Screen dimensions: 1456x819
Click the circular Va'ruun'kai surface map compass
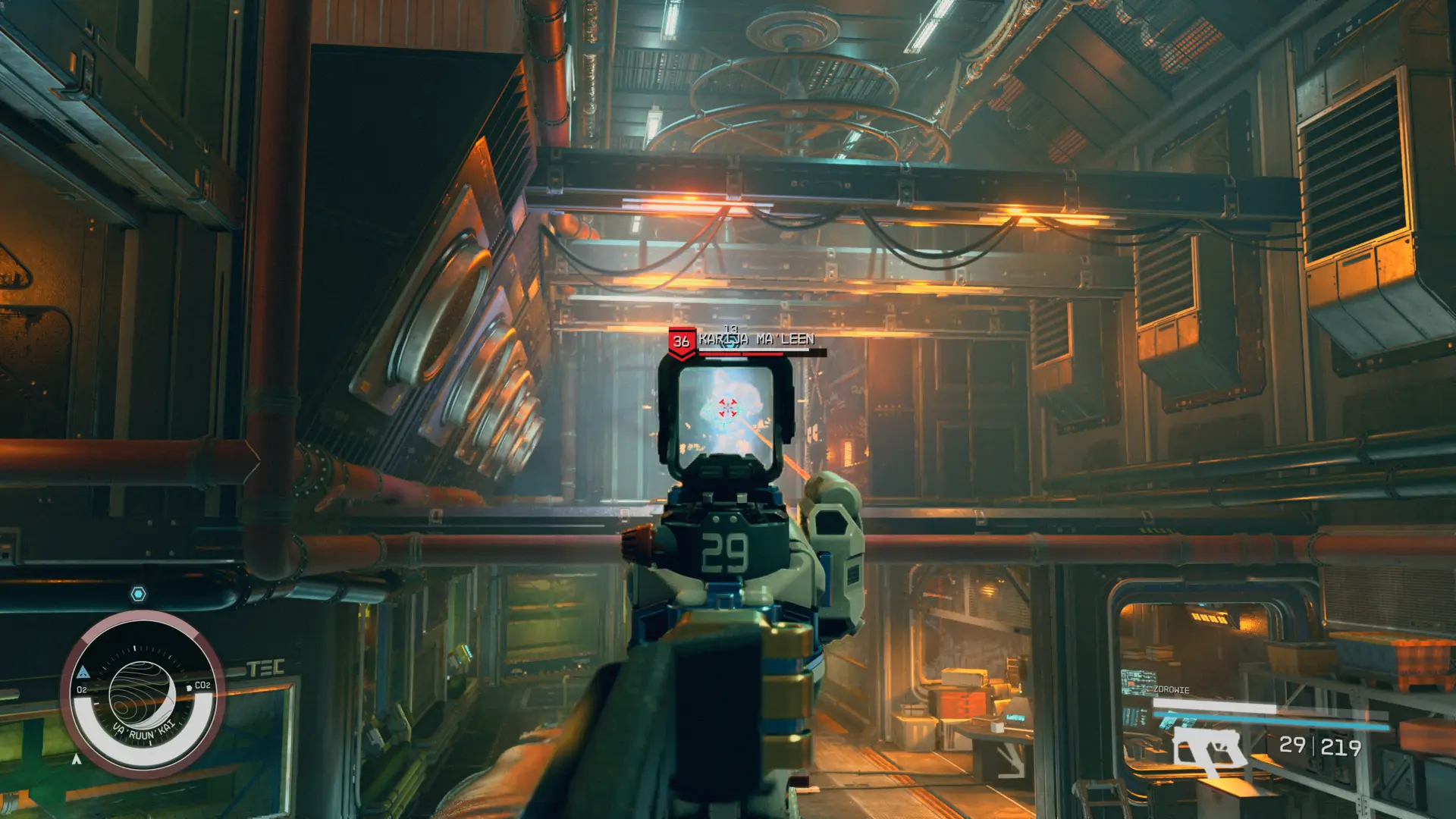[143, 695]
